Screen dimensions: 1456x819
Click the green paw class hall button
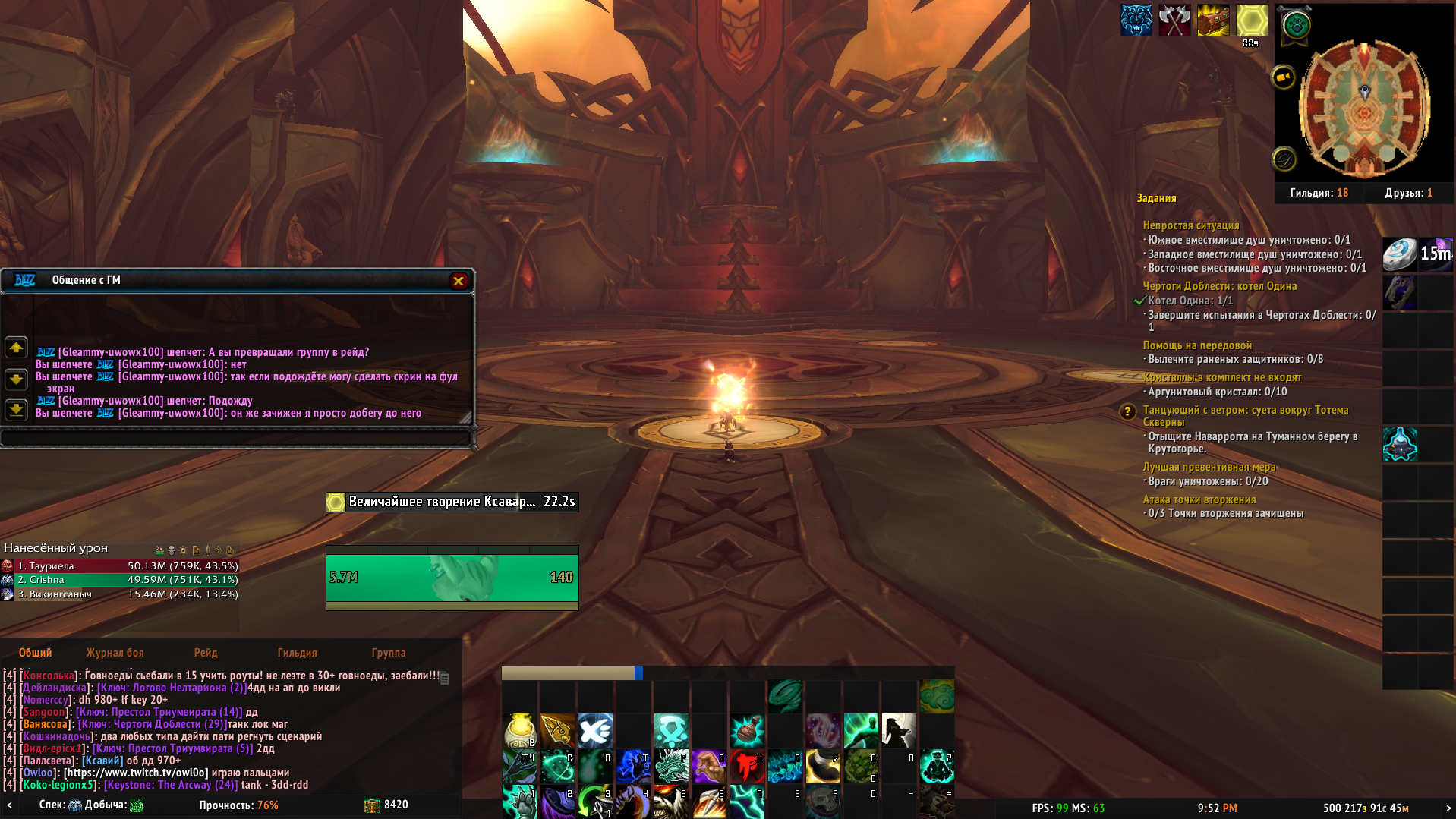click(x=1297, y=26)
